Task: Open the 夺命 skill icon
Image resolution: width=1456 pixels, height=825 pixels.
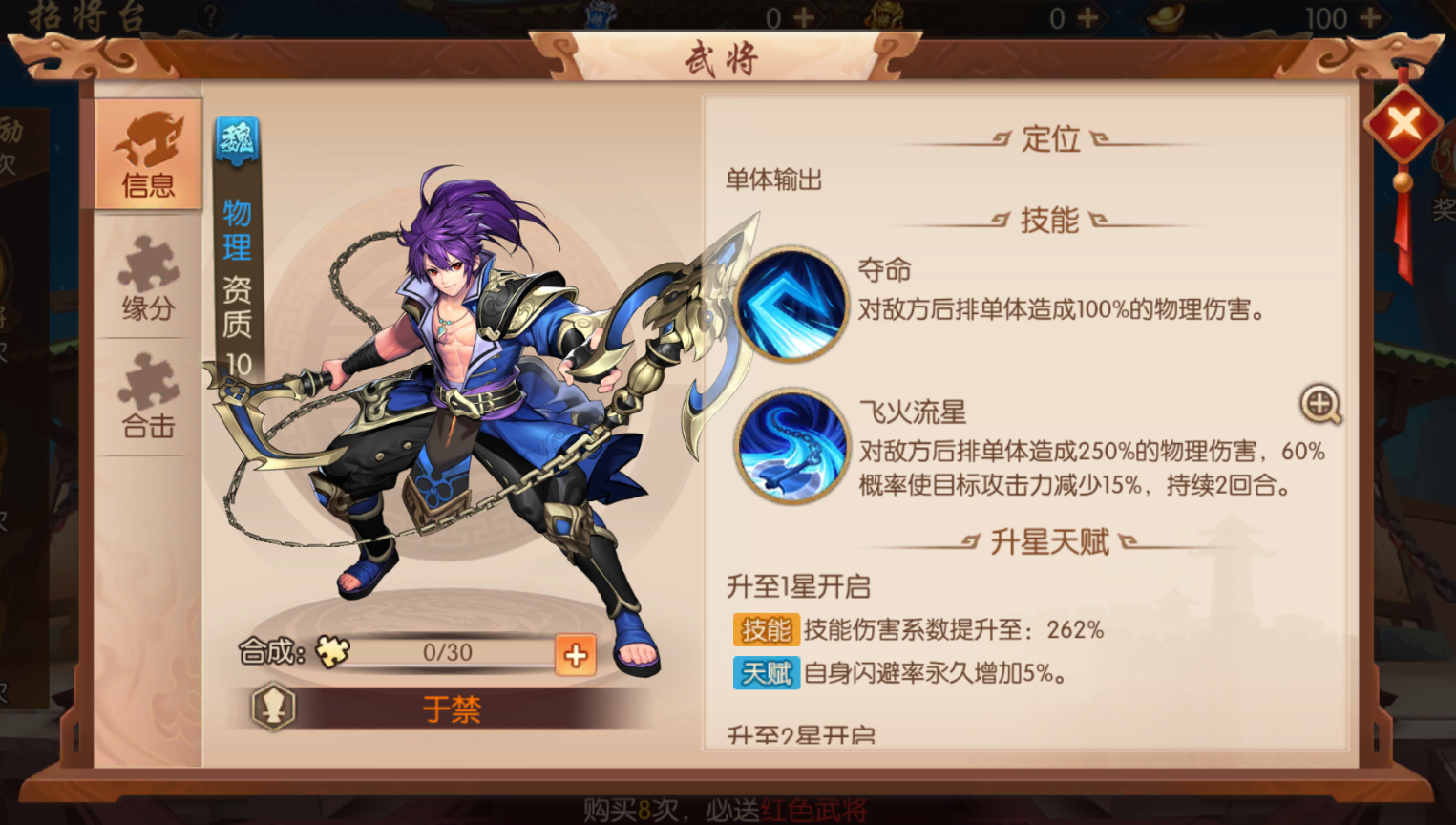Action: 791,304
